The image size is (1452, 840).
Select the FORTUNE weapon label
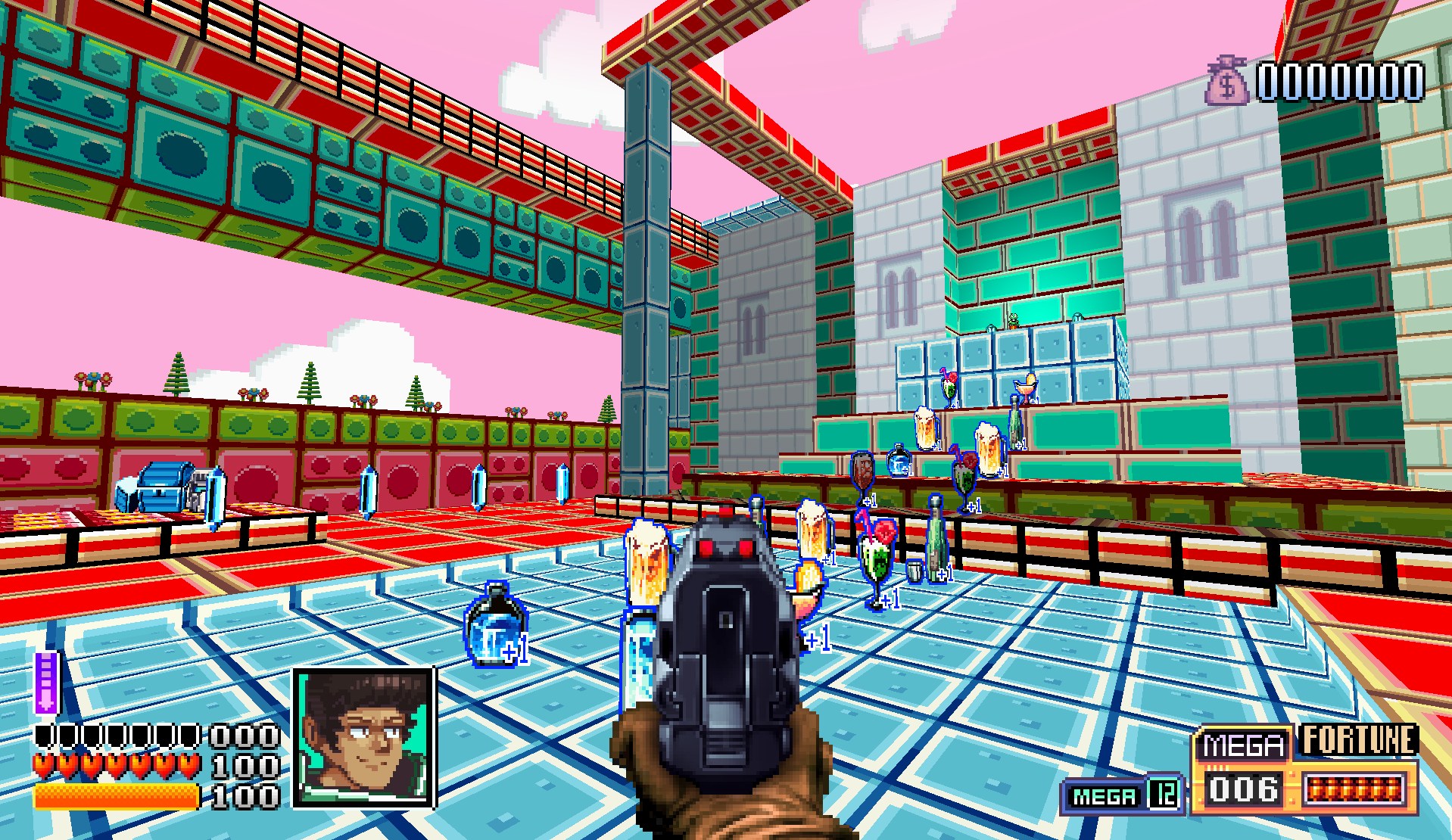click(1358, 741)
